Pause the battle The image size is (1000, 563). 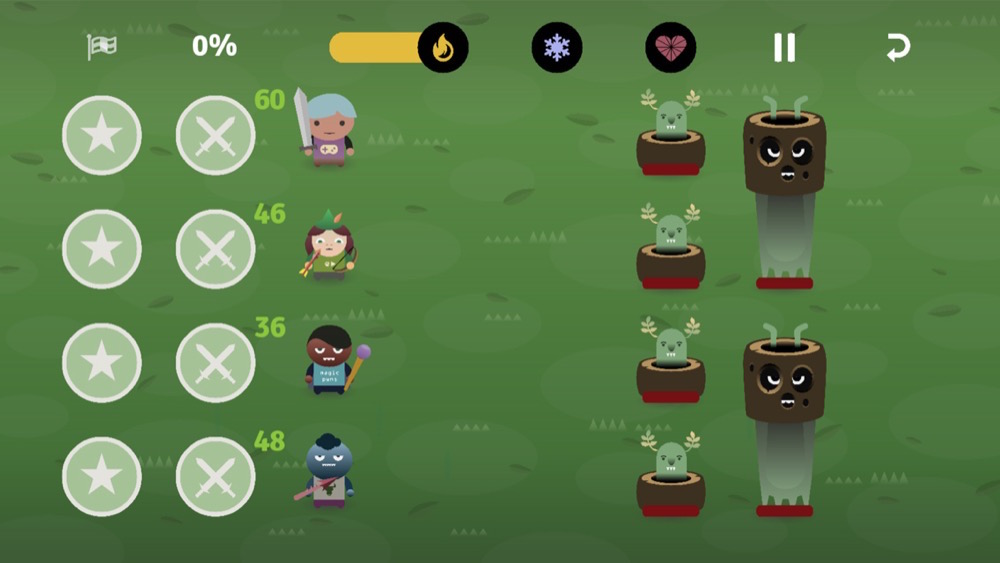tap(784, 48)
